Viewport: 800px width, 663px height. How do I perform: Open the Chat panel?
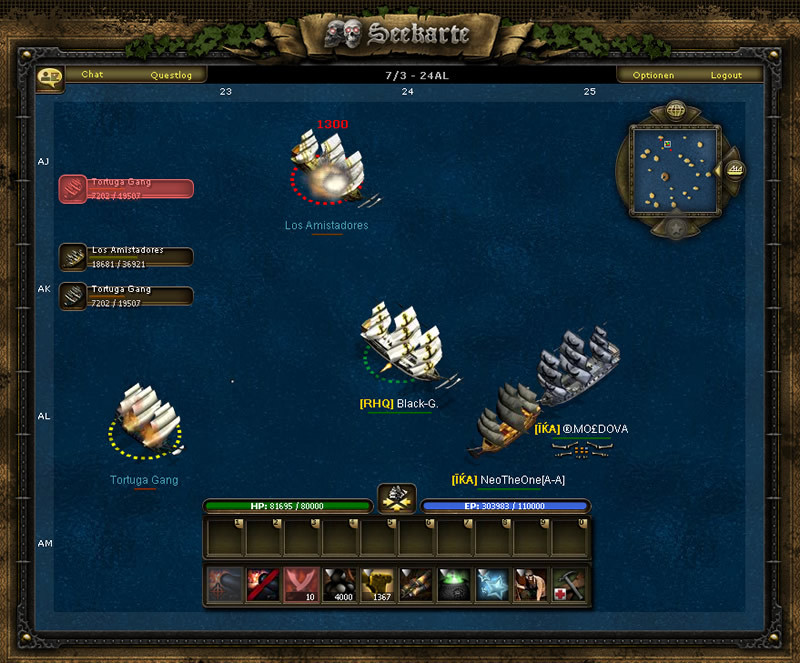(x=92, y=75)
